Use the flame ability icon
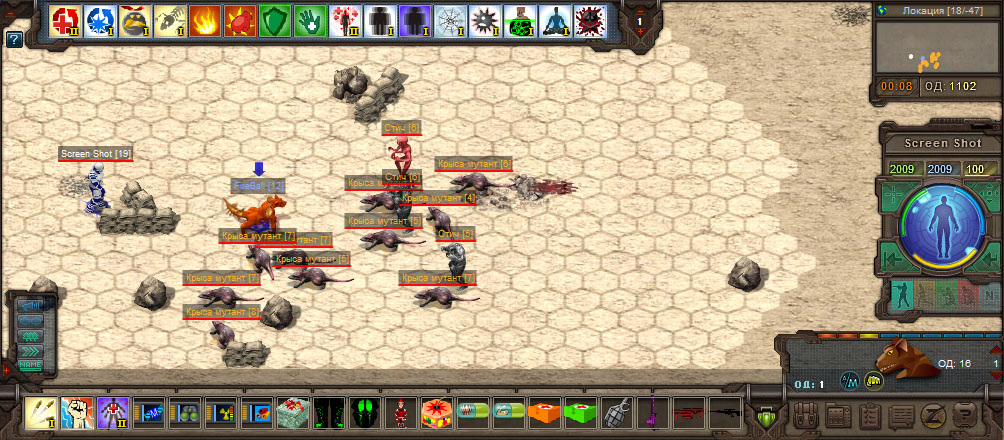Screen dimensions: 1004x440 [205, 20]
